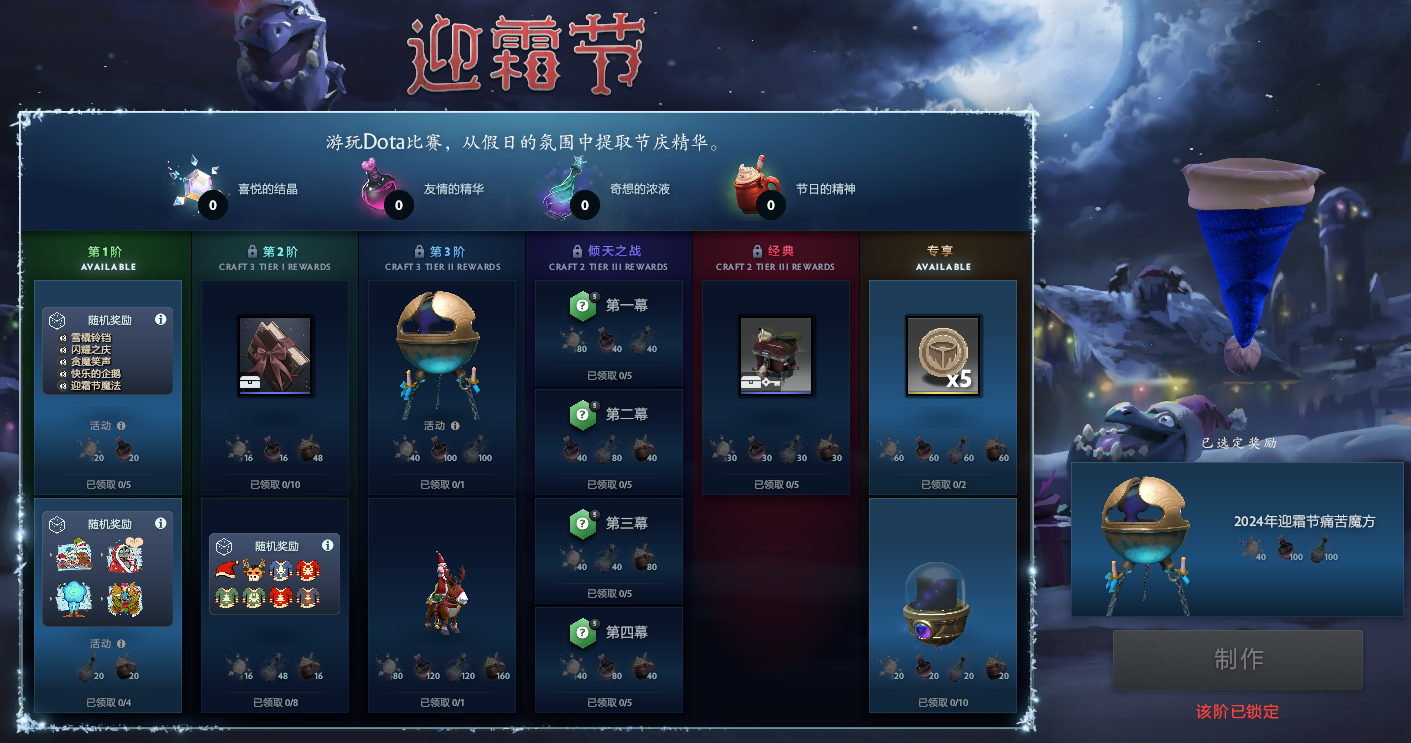The width and height of the screenshot is (1411, 743).
Task: Select the gift book reward thumbnail in 第2阶
Action: tap(274, 355)
